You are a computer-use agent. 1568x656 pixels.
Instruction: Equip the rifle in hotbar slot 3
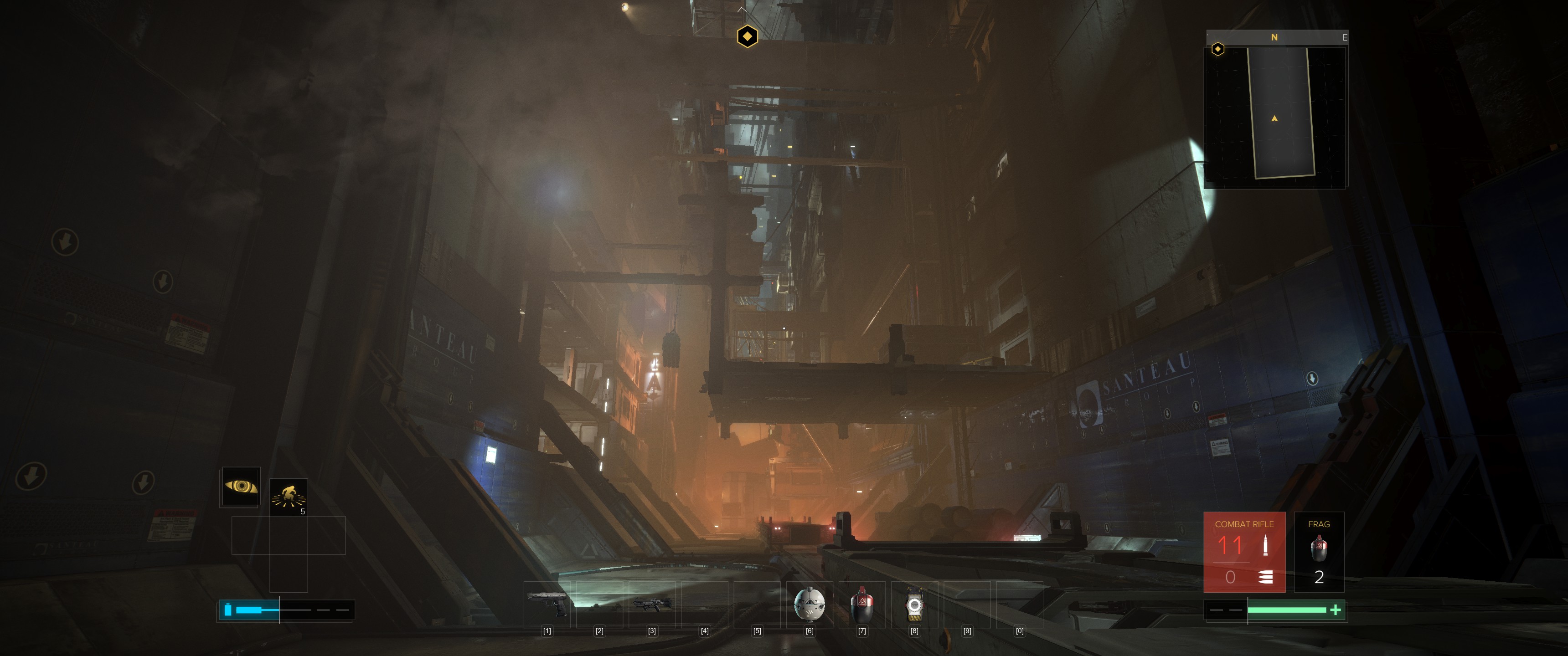click(652, 604)
